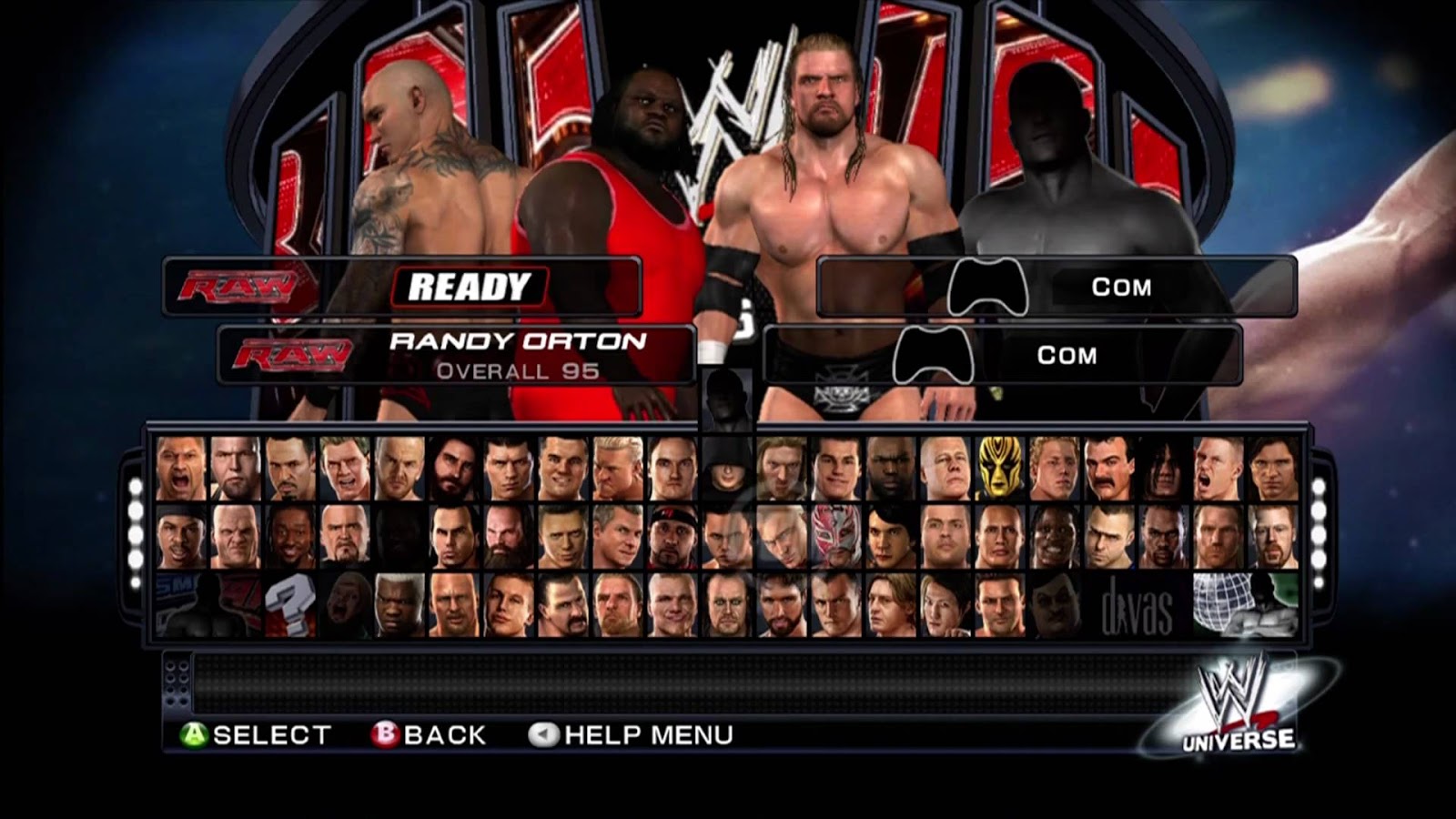Pick the wrestler wearing a red-black bandana
This screenshot has height=819, width=1456.
(x=672, y=537)
